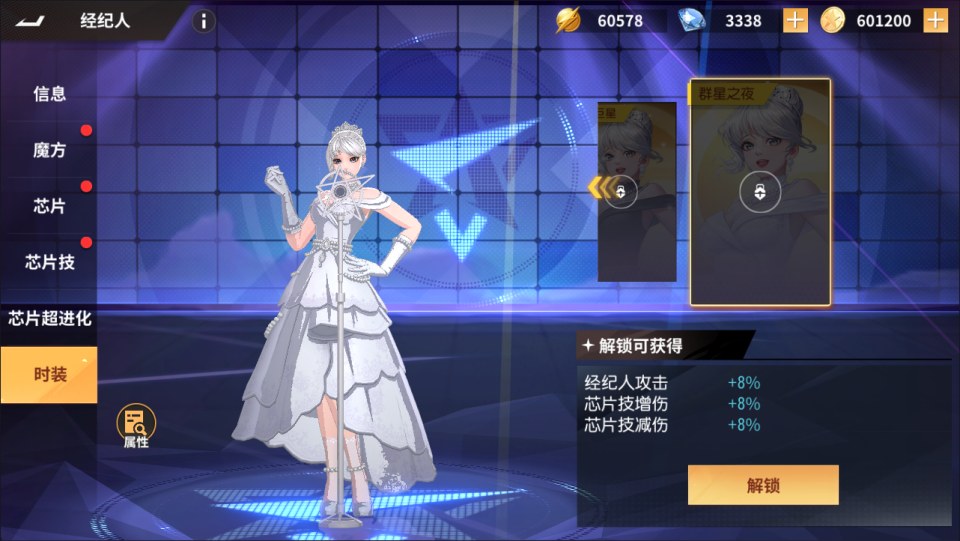The height and width of the screenshot is (541, 960).
Task: Open the 魔方 tab
Action: (49, 150)
